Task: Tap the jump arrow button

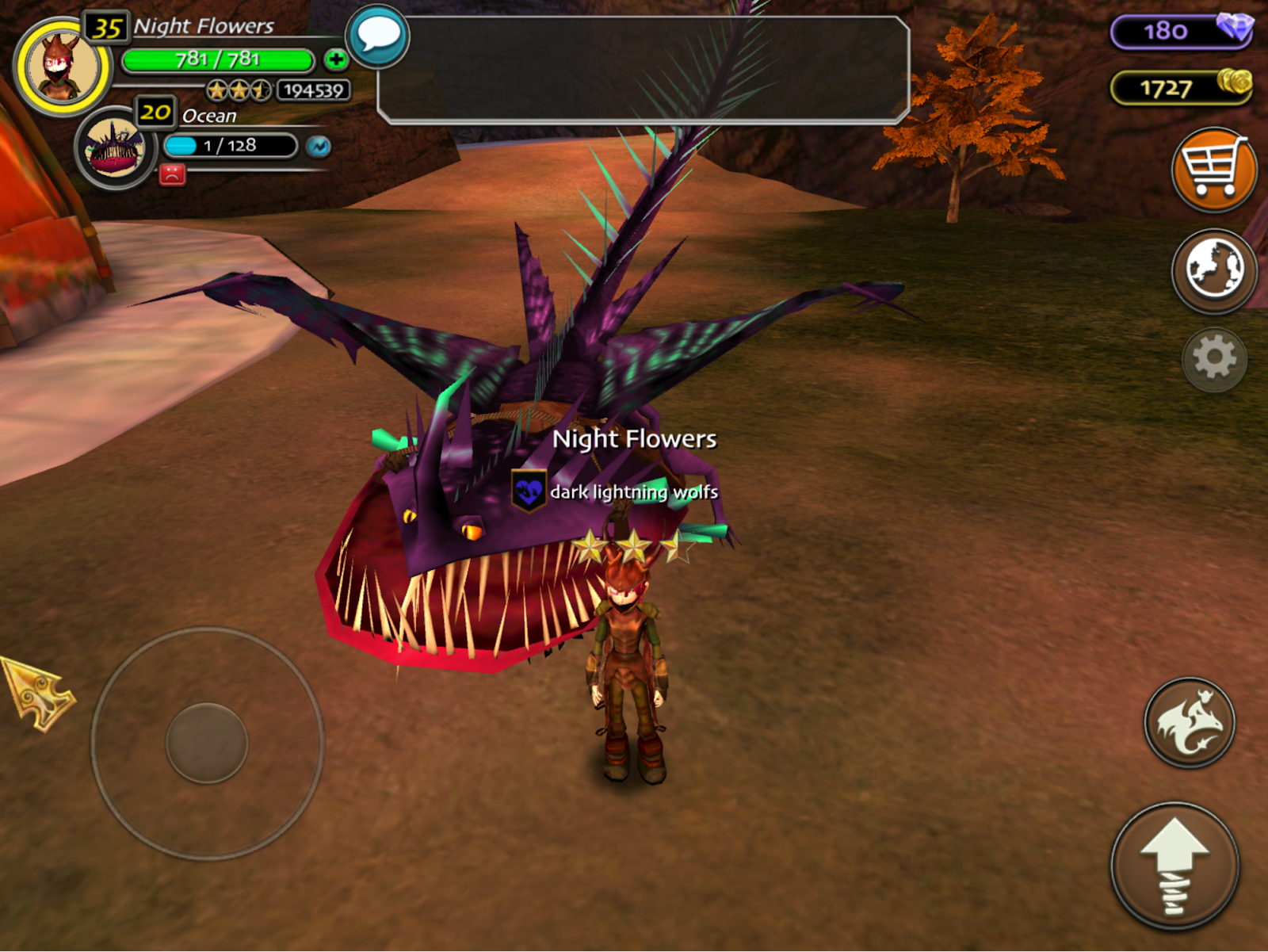Action: 1174,866
